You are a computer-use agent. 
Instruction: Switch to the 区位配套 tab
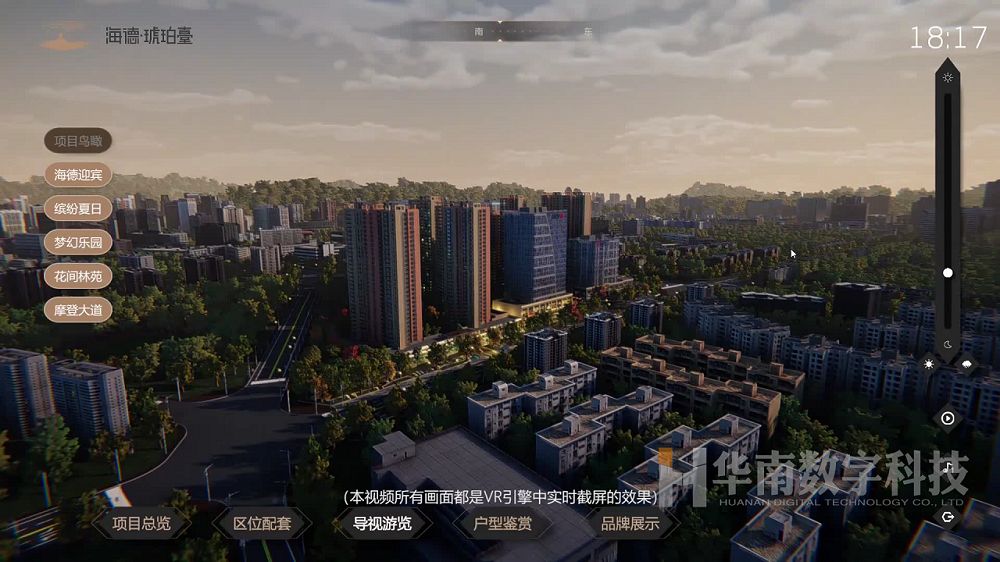pos(262,523)
